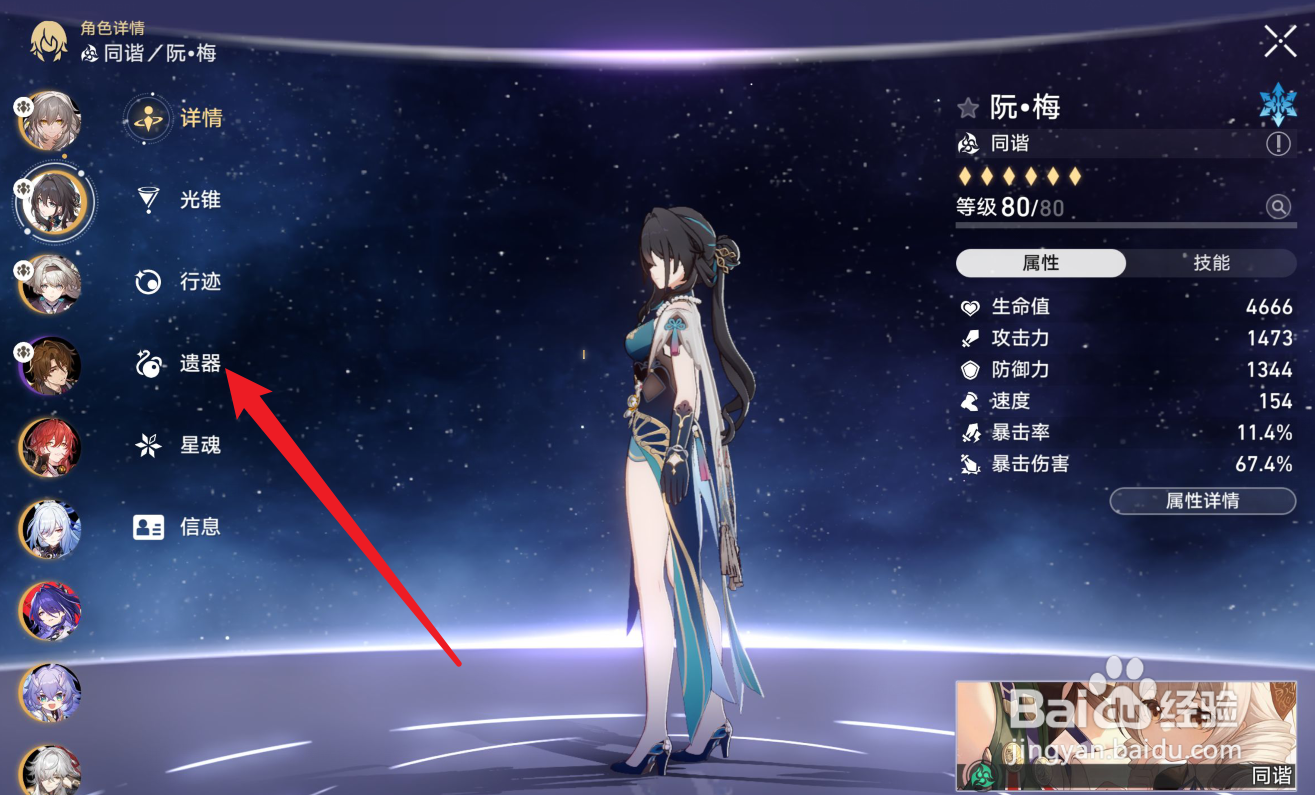1315x795 pixels.
Task: Click the 遗器 (Relics) icon indicated by arrow
Action: 148,363
